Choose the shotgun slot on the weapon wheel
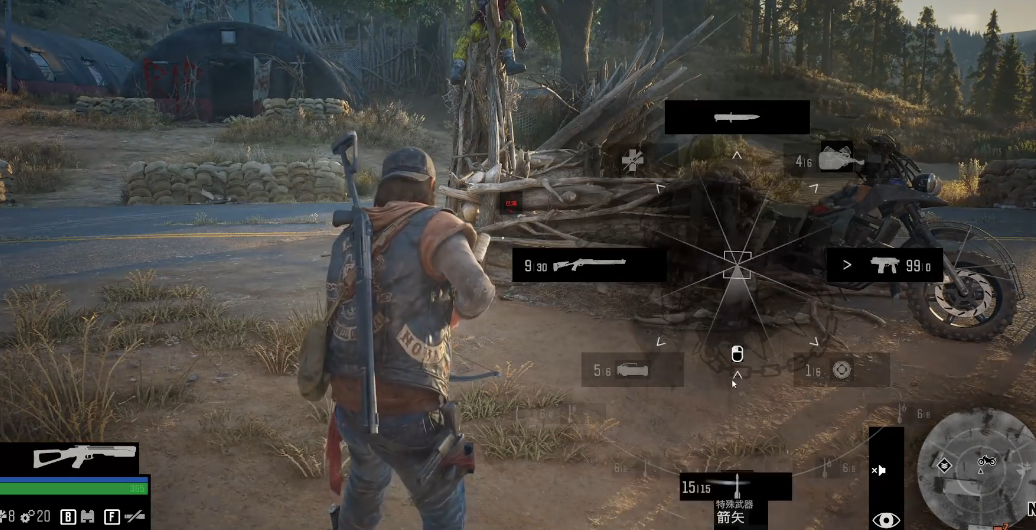Screen dimensions: 1036x530 point(589,265)
